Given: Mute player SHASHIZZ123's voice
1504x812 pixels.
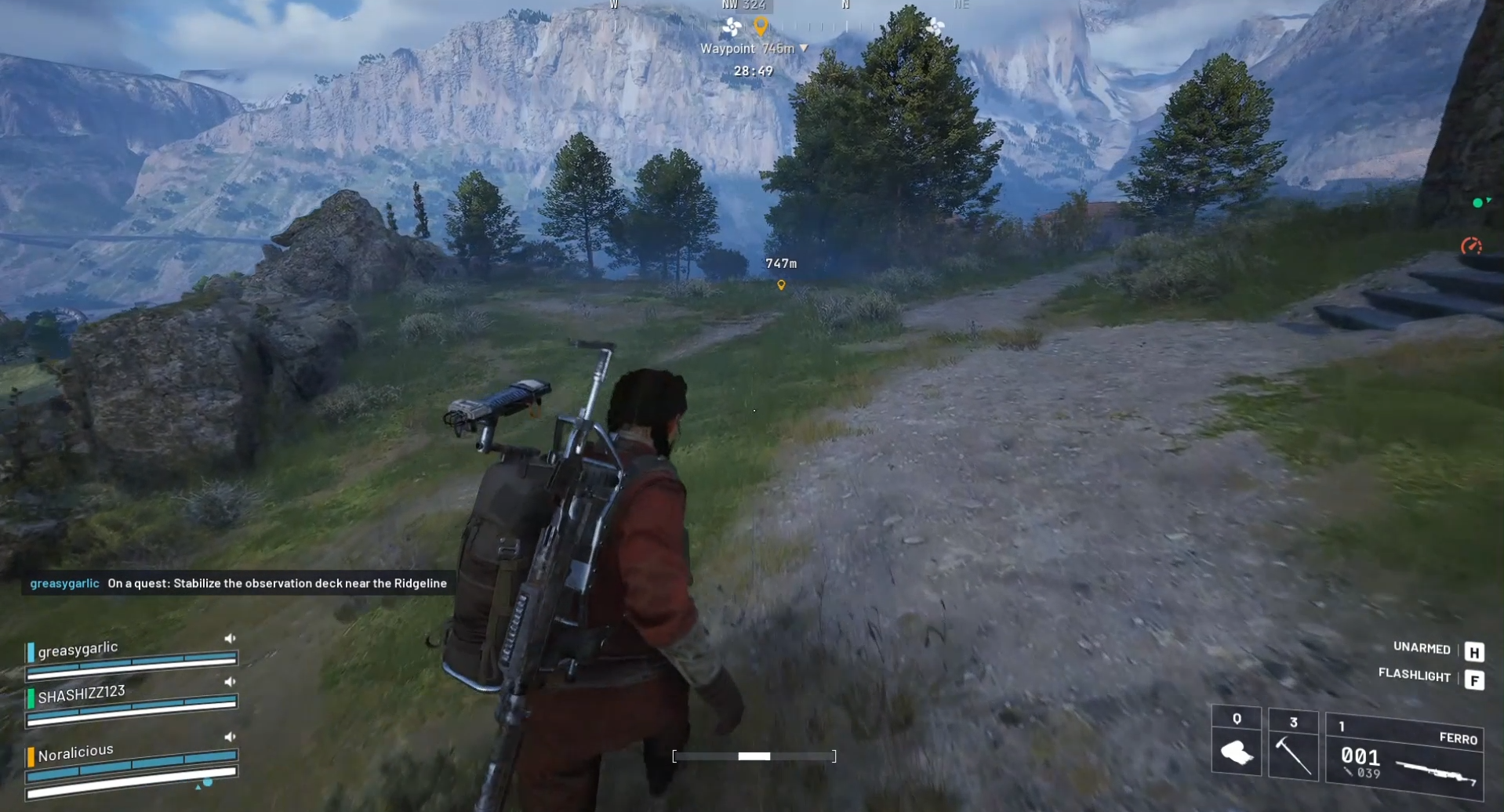Looking at the screenshot, I should tap(229, 681).
